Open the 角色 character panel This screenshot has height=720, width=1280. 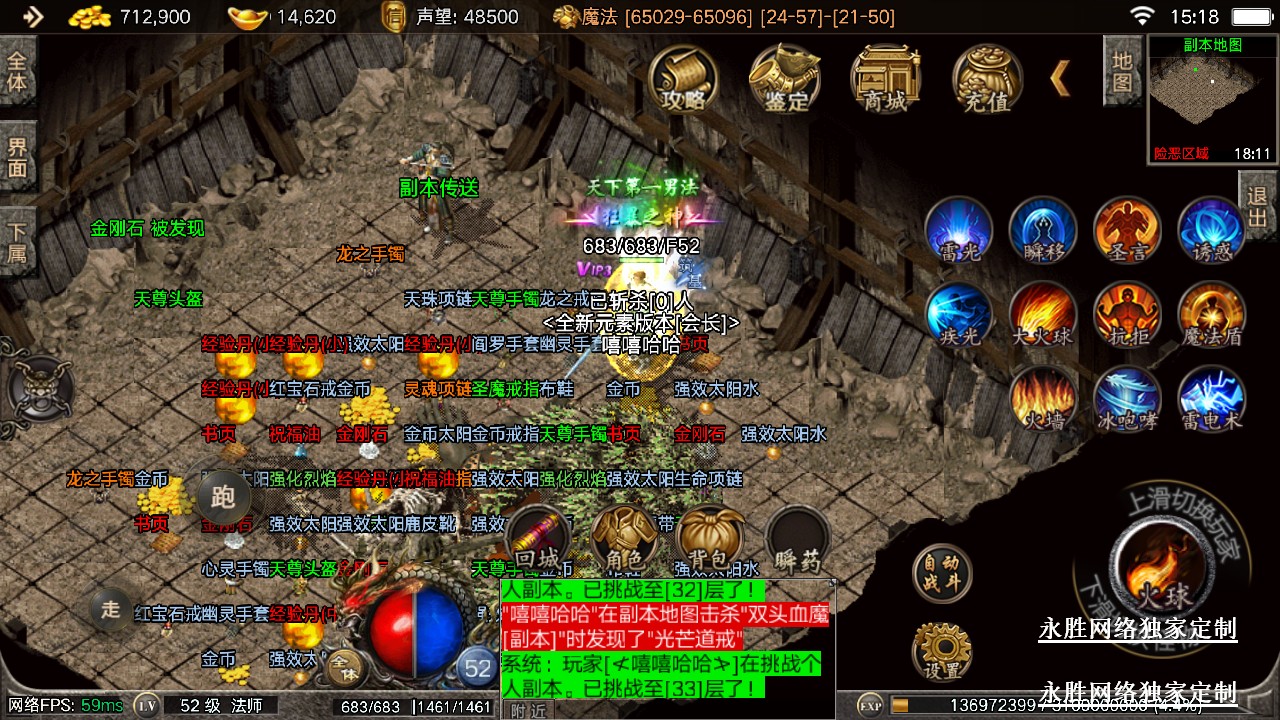coord(624,538)
